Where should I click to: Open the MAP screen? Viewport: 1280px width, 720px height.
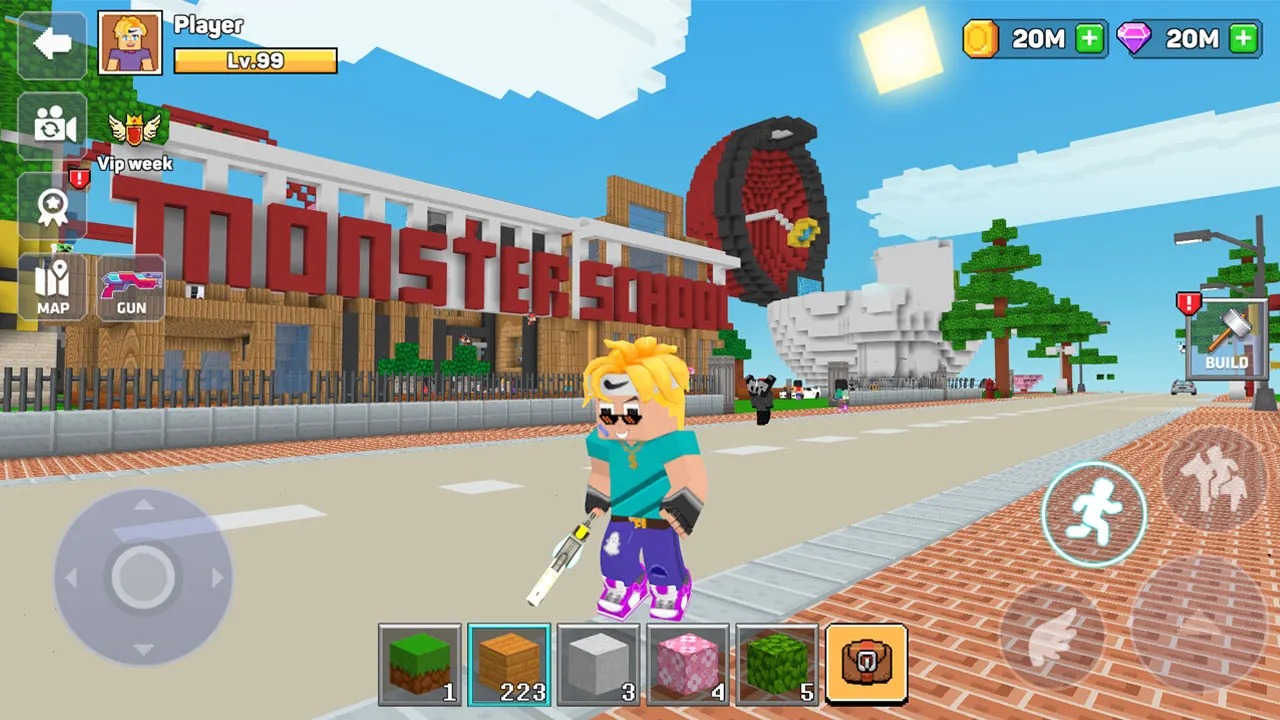point(51,287)
